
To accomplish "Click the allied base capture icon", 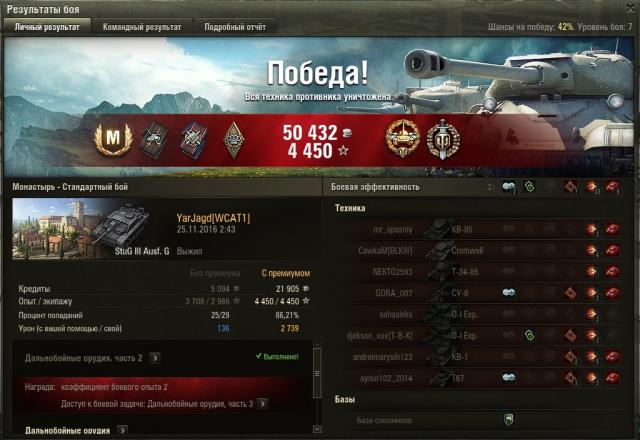I will pyautogui.click(x=509, y=420).
